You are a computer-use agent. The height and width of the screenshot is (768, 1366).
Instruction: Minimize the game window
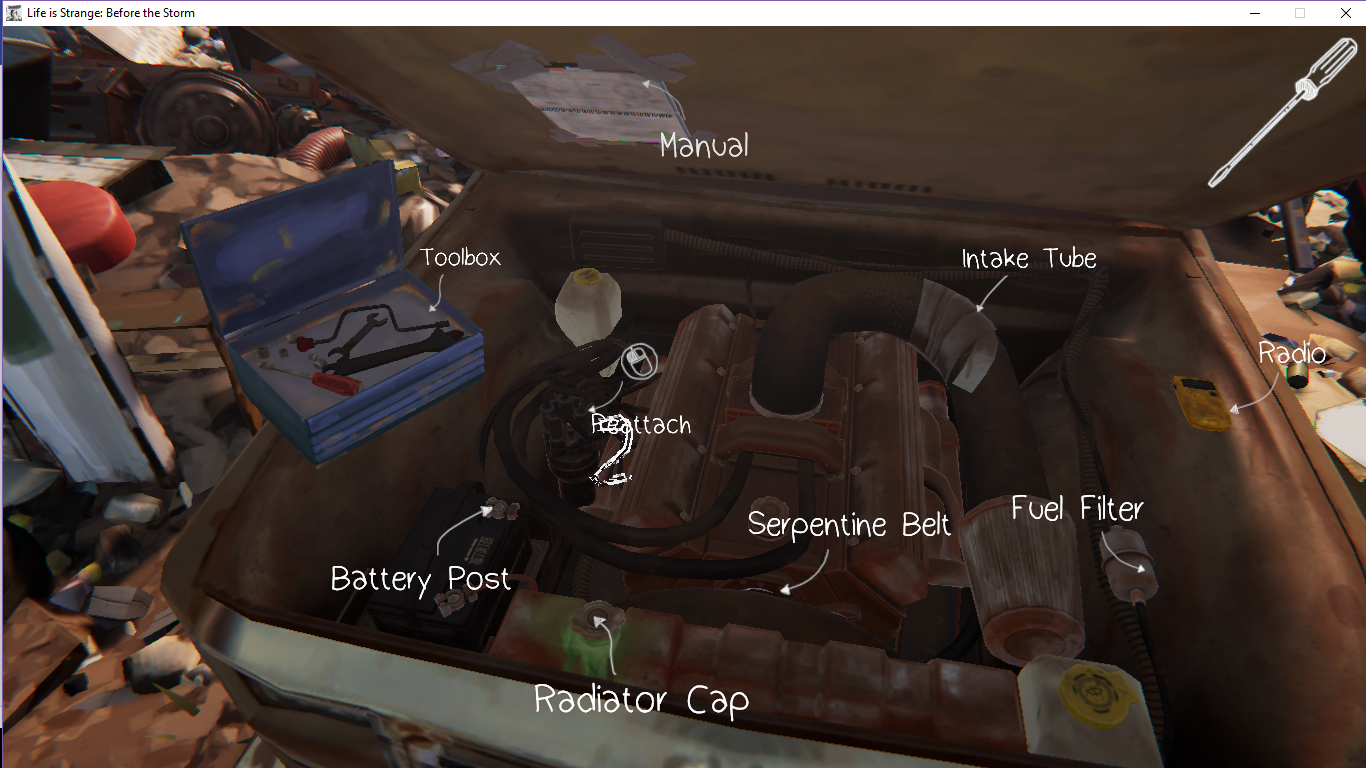tap(1255, 13)
